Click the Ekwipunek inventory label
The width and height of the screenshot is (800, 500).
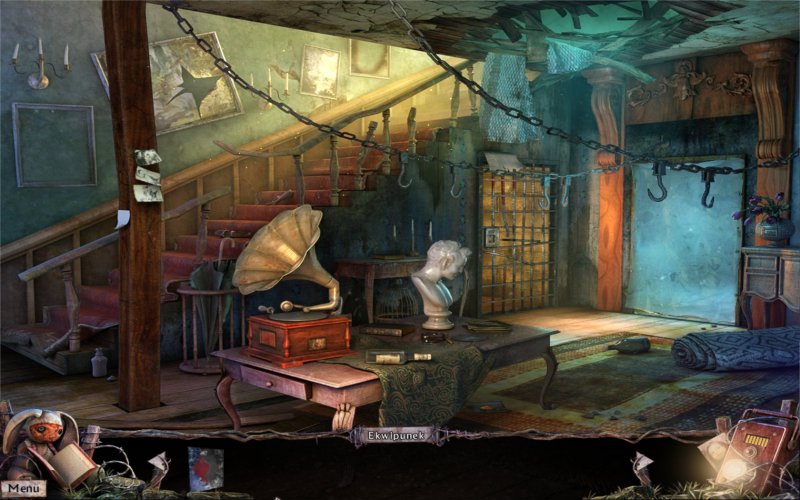(x=388, y=435)
